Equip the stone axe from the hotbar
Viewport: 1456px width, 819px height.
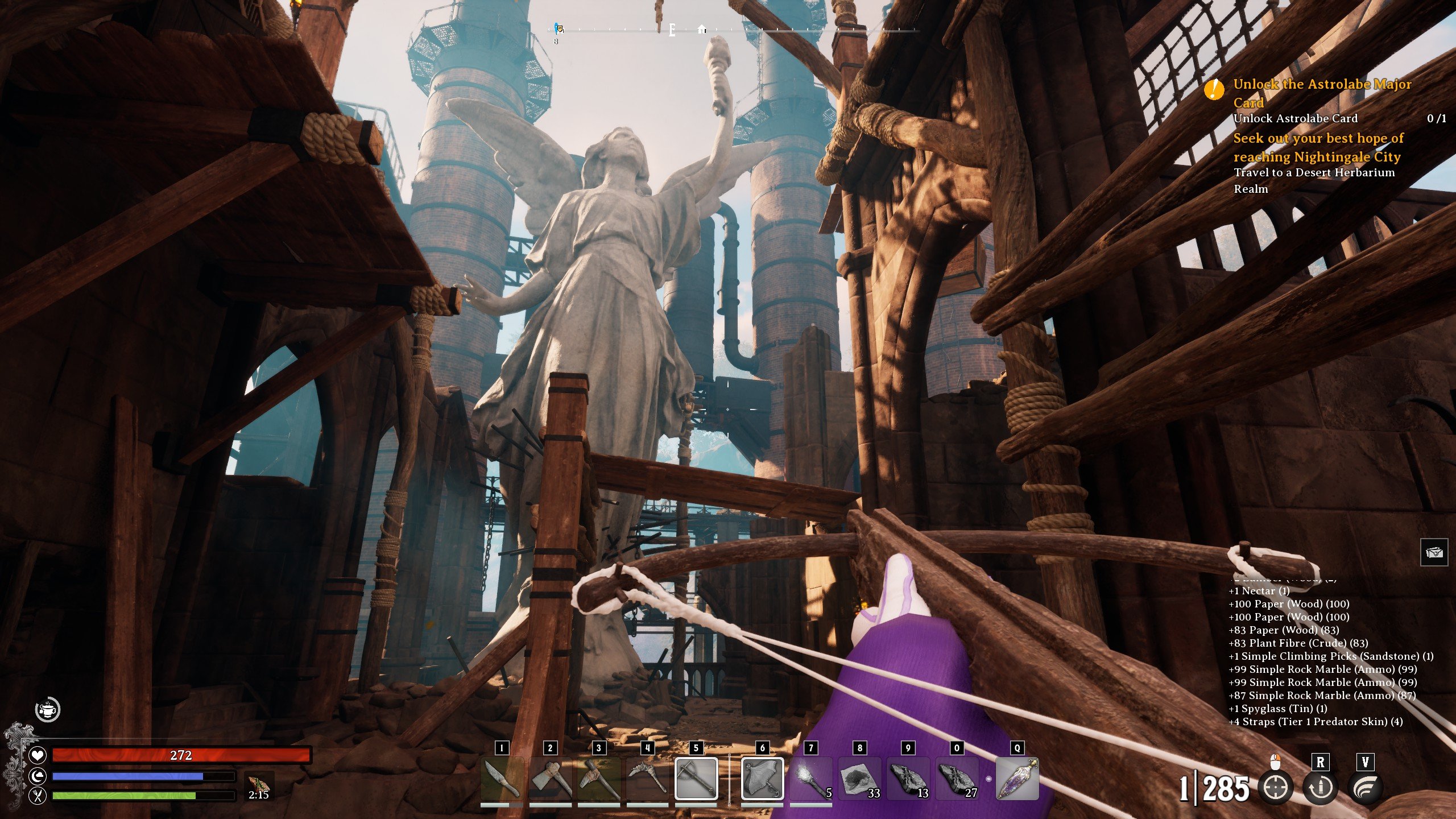[550, 779]
